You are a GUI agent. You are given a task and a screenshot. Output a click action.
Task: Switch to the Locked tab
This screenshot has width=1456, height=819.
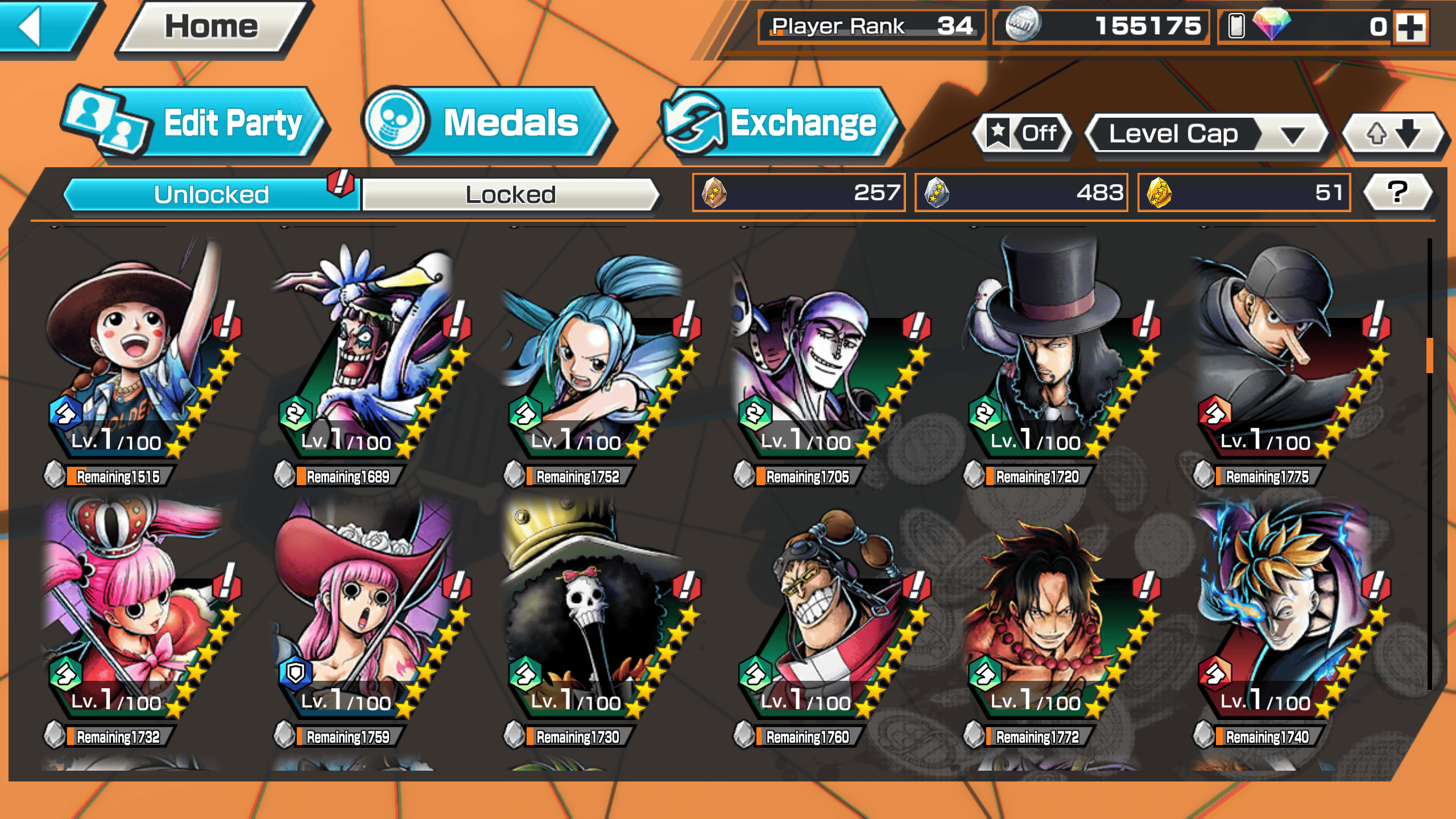pos(510,195)
